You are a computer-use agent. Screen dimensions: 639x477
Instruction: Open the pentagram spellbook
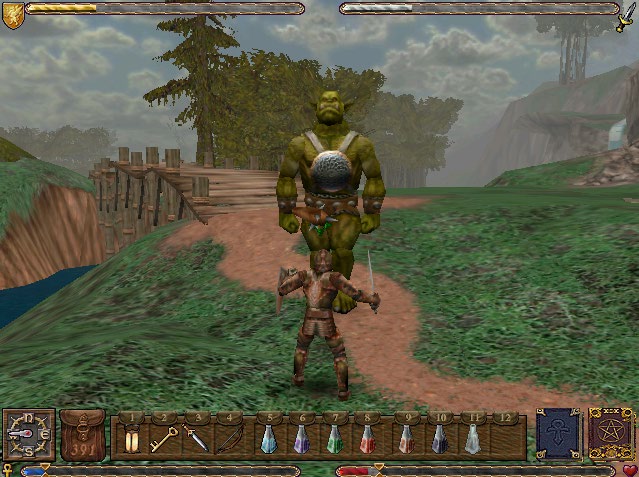(x=609, y=433)
